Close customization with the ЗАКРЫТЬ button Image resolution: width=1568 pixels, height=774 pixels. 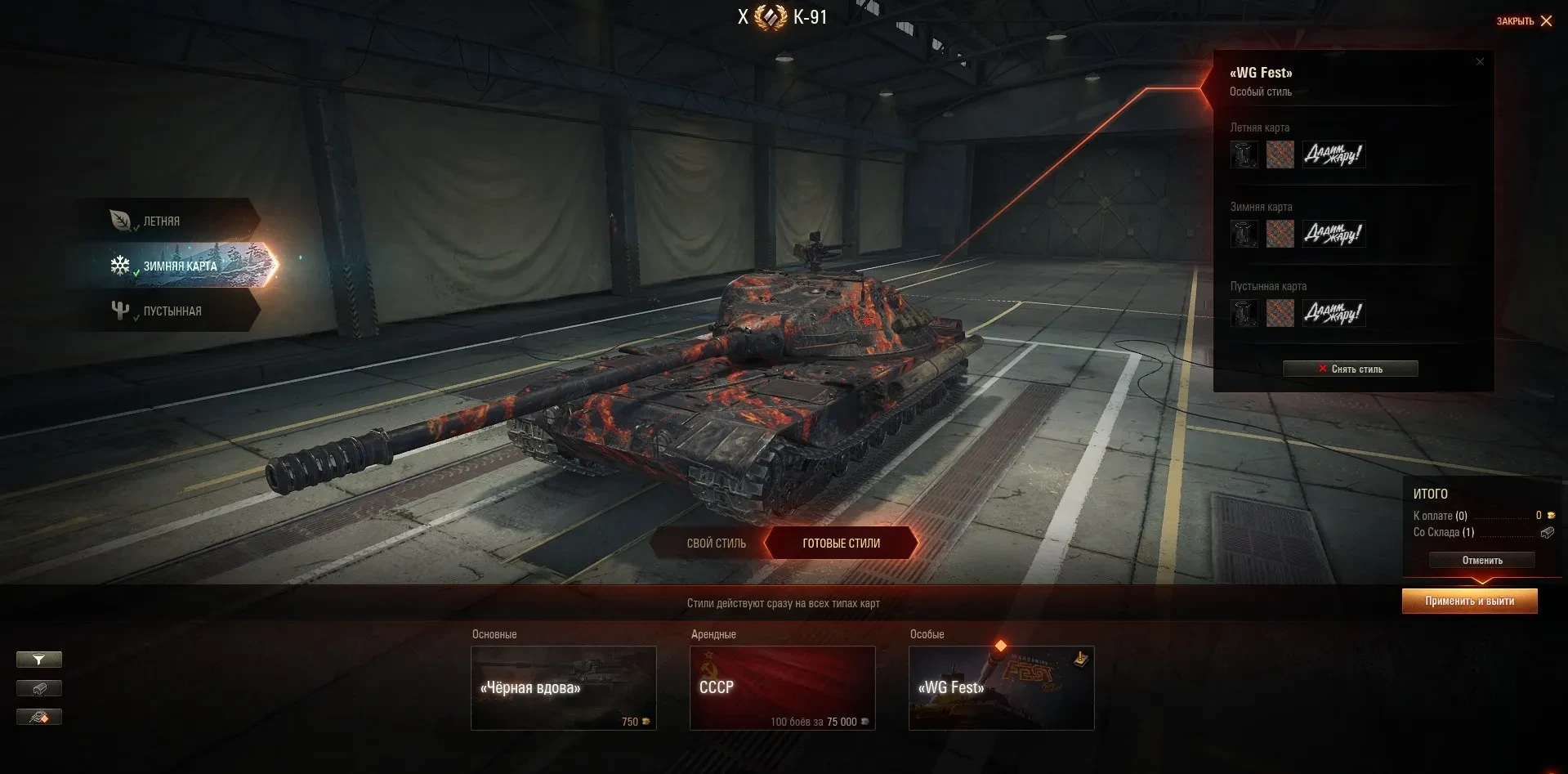click(1524, 21)
